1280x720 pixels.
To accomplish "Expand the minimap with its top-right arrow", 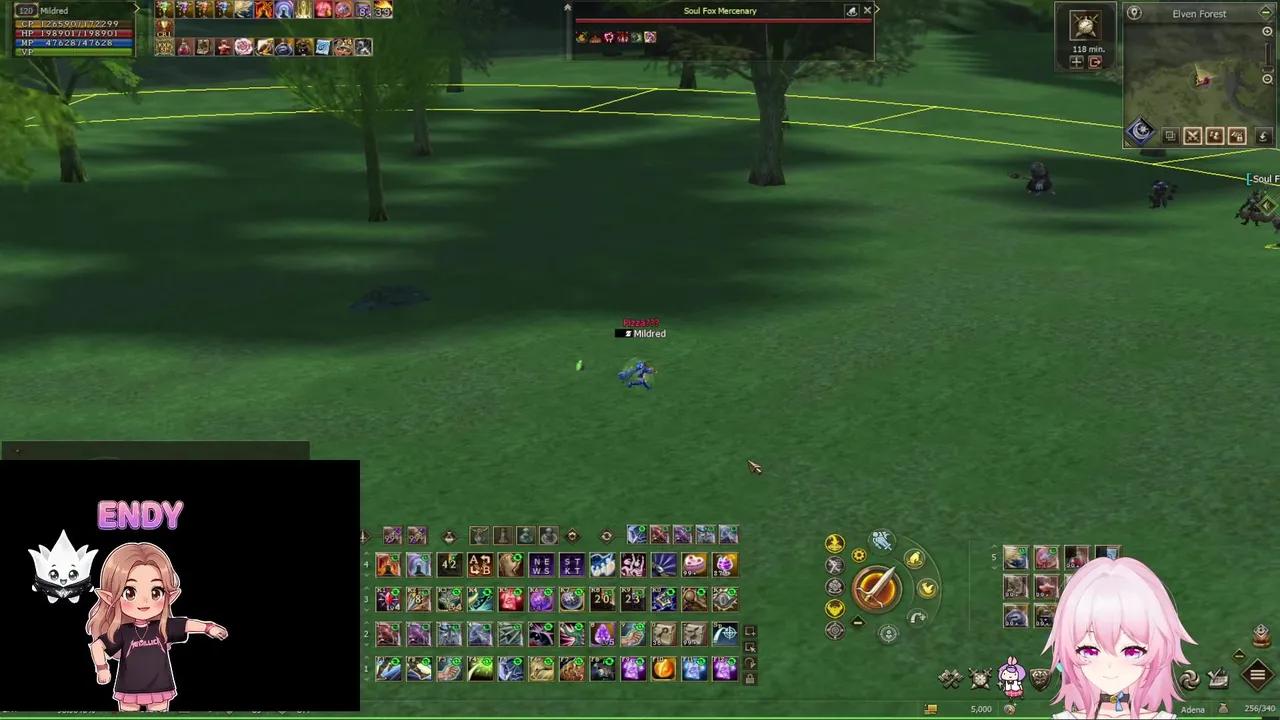I will click(1265, 12).
